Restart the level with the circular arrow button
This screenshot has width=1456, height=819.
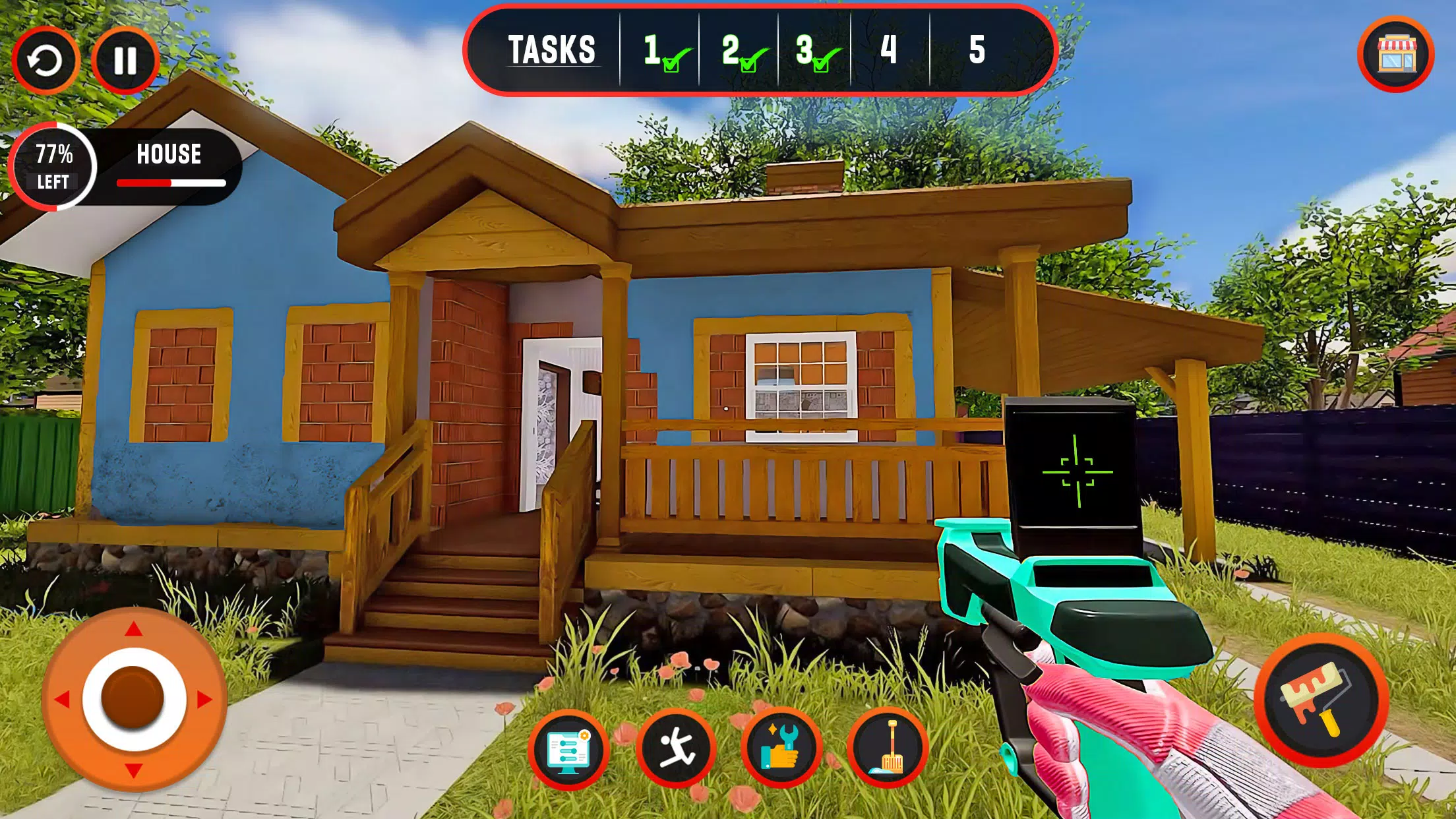(x=45, y=61)
